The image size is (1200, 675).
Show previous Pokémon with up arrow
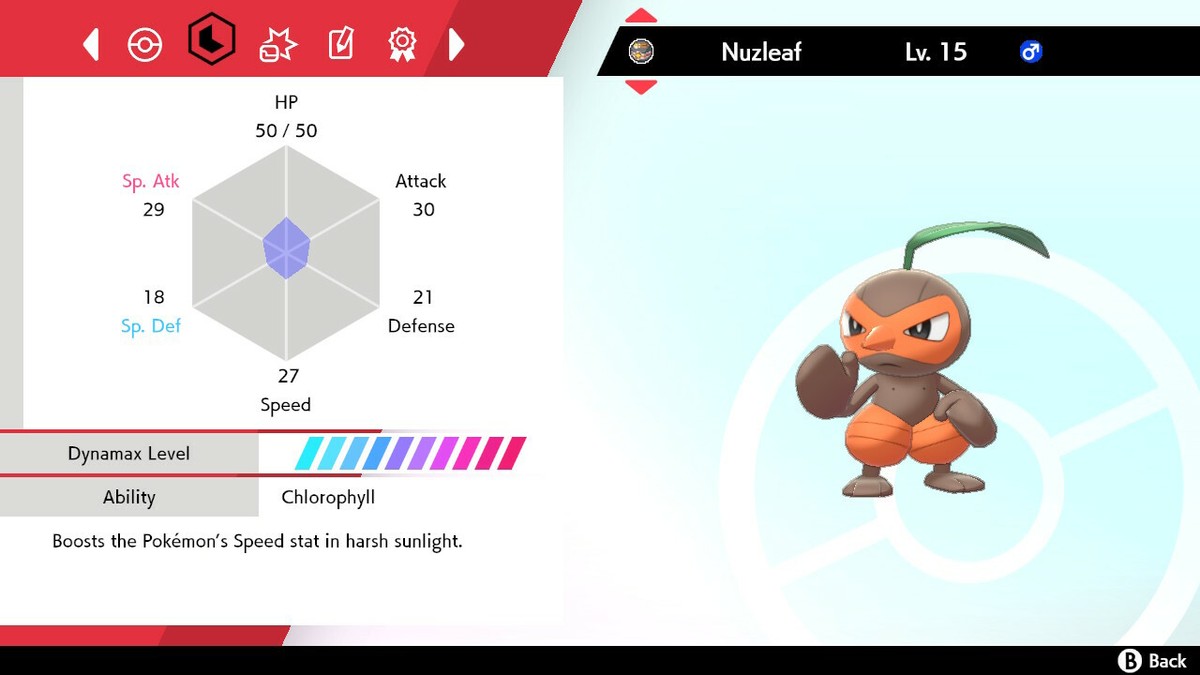point(640,16)
